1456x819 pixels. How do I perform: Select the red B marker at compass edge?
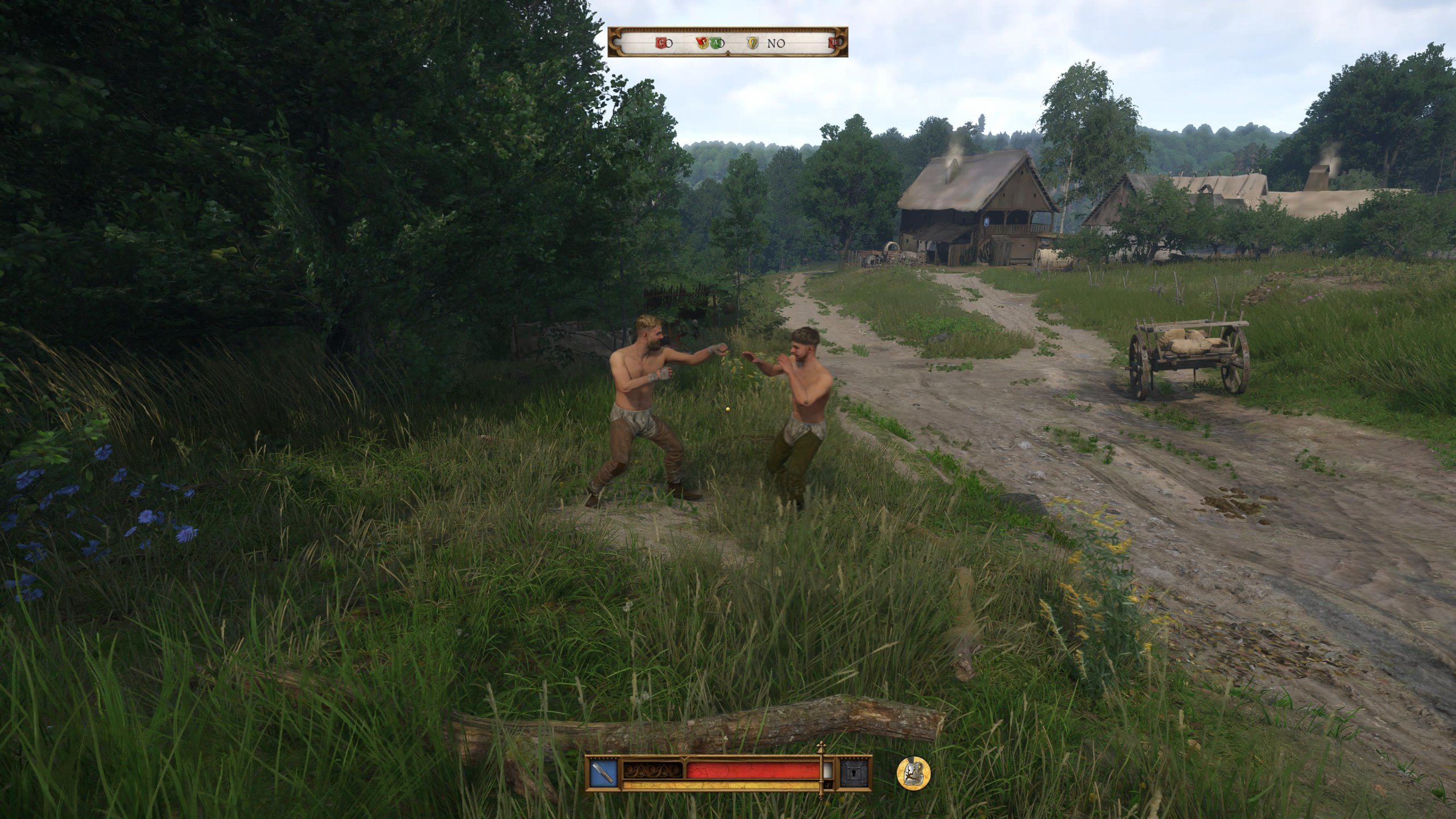(834, 42)
